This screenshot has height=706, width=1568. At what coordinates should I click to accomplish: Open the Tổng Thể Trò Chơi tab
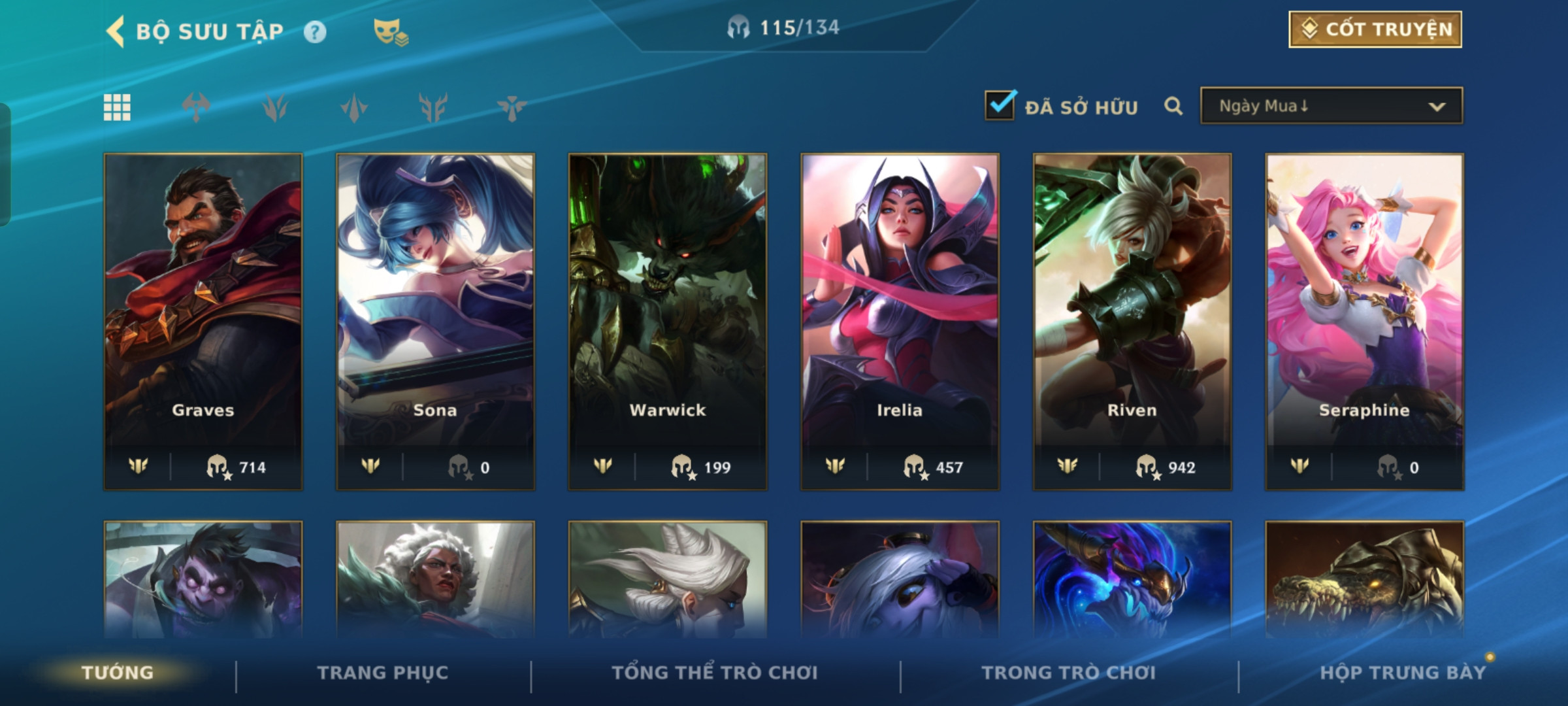pyautogui.click(x=715, y=673)
